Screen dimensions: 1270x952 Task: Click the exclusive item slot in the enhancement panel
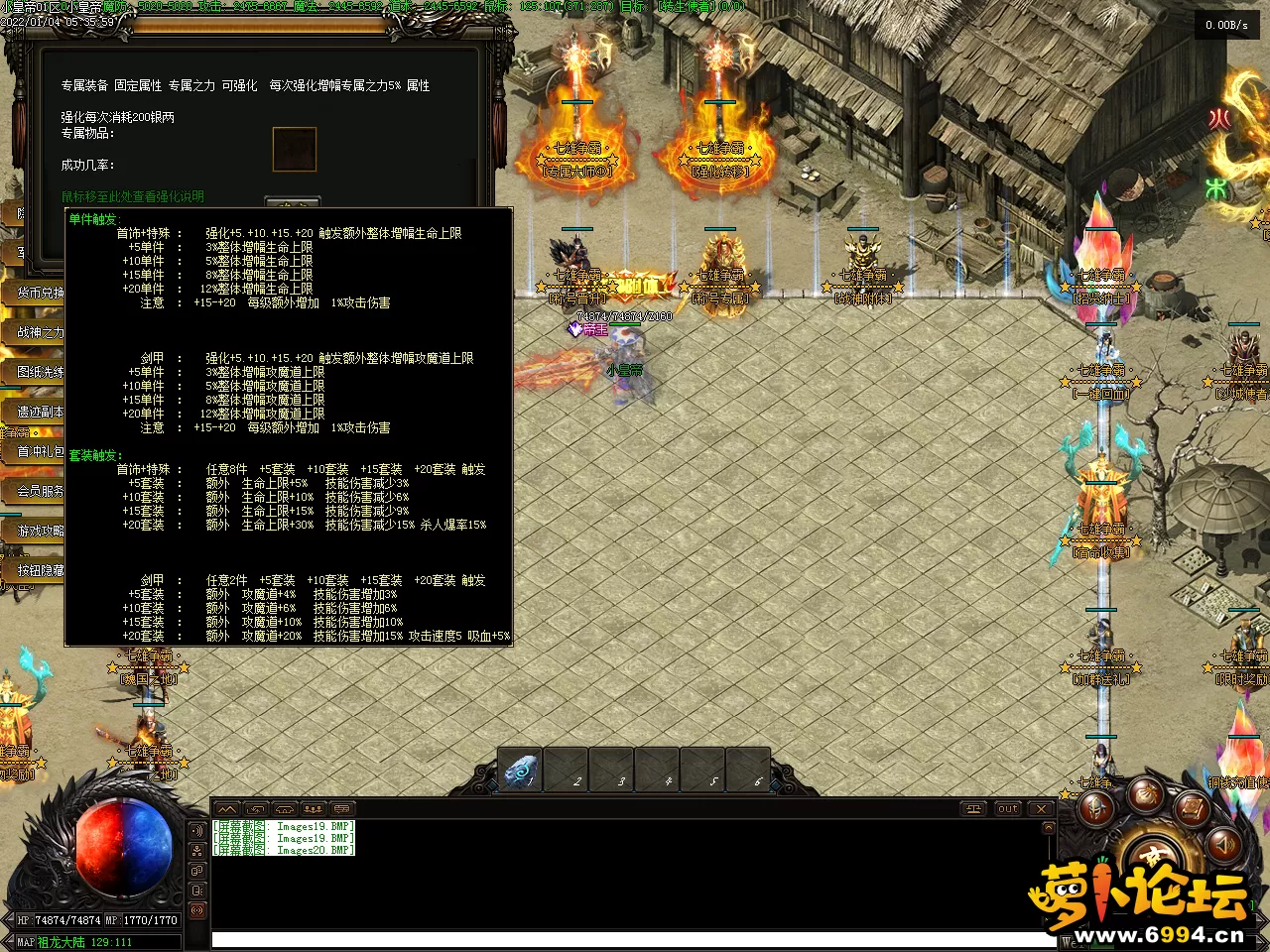coord(295,149)
